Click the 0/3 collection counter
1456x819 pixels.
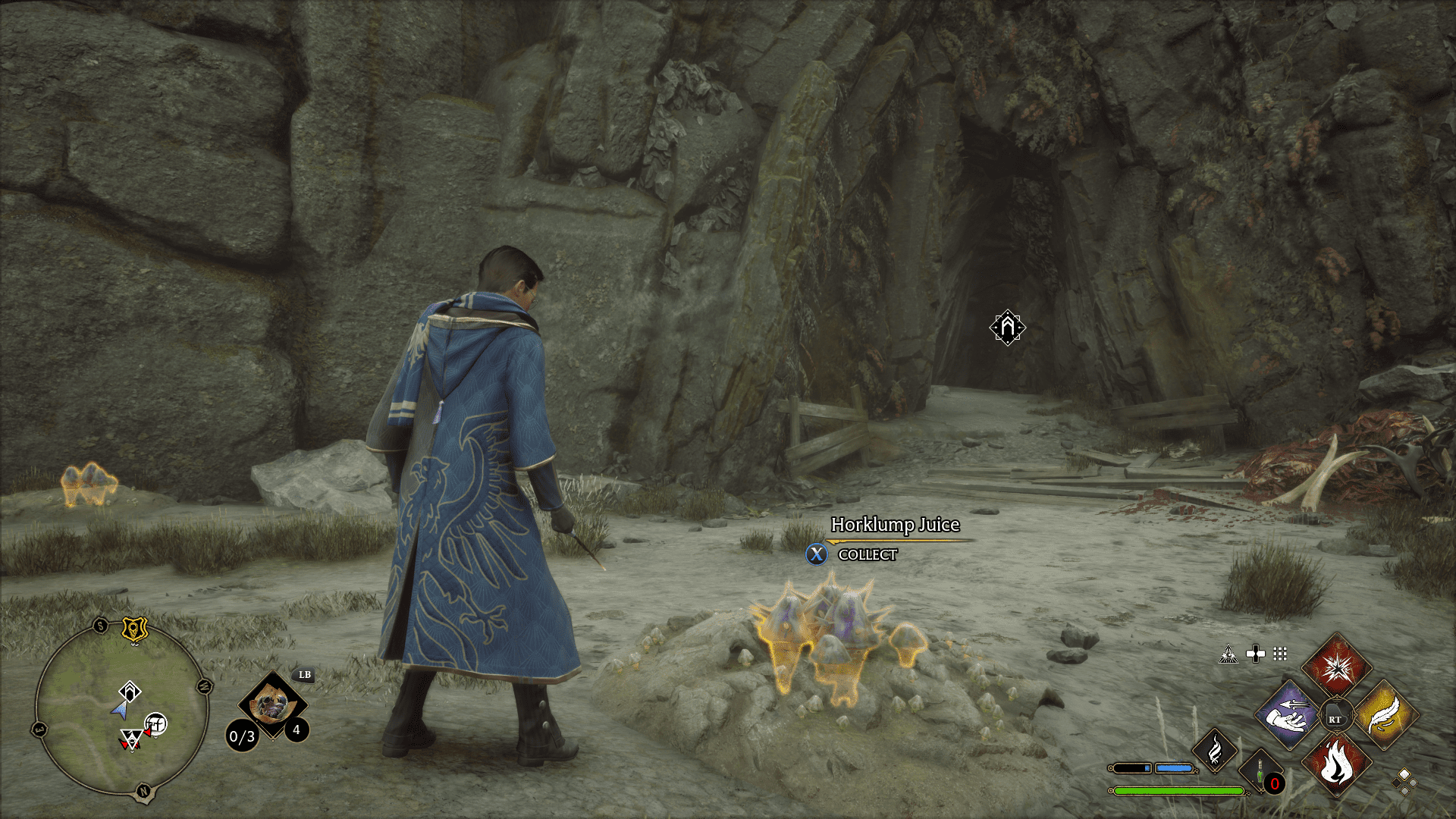[242, 736]
